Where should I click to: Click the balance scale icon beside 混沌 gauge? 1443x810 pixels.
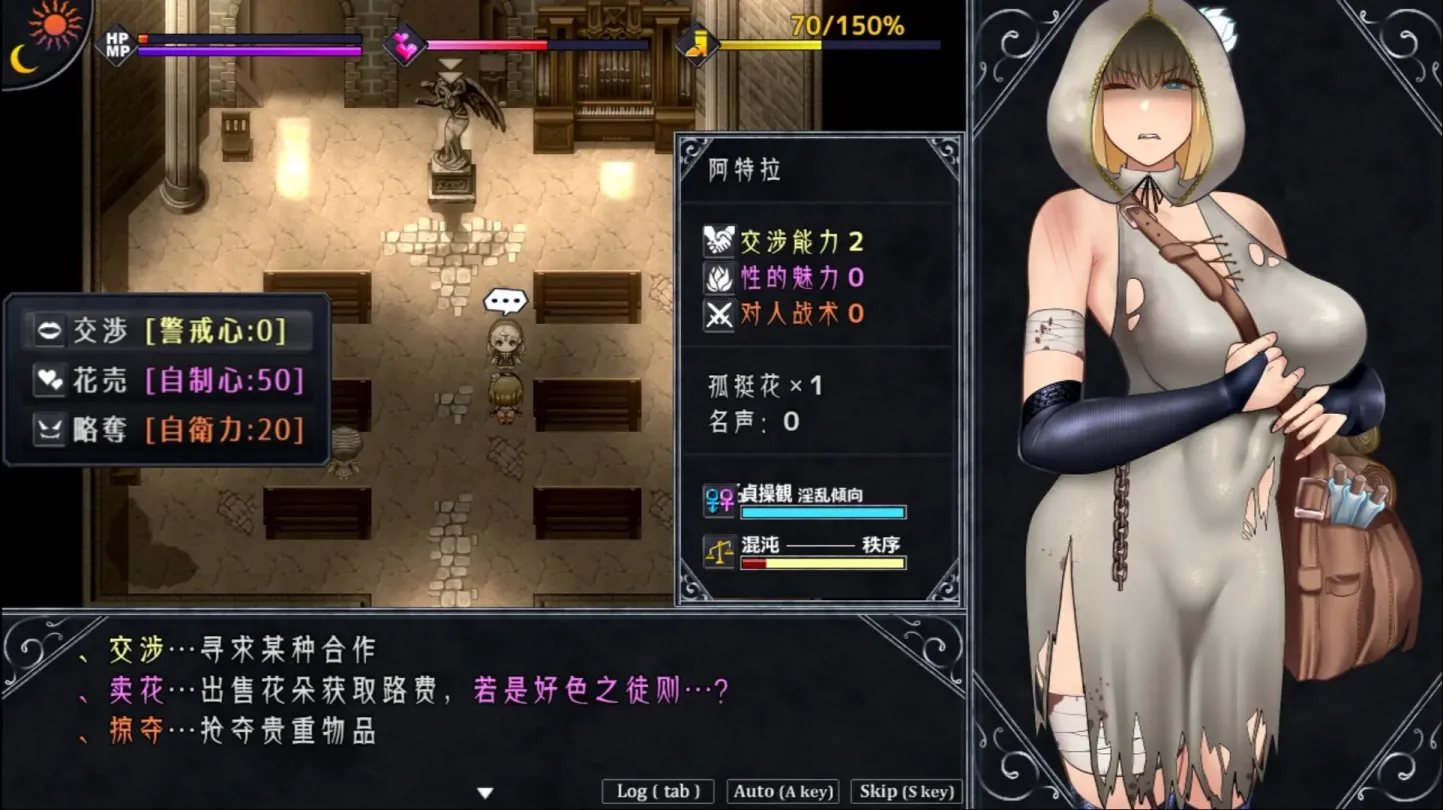(719, 553)
